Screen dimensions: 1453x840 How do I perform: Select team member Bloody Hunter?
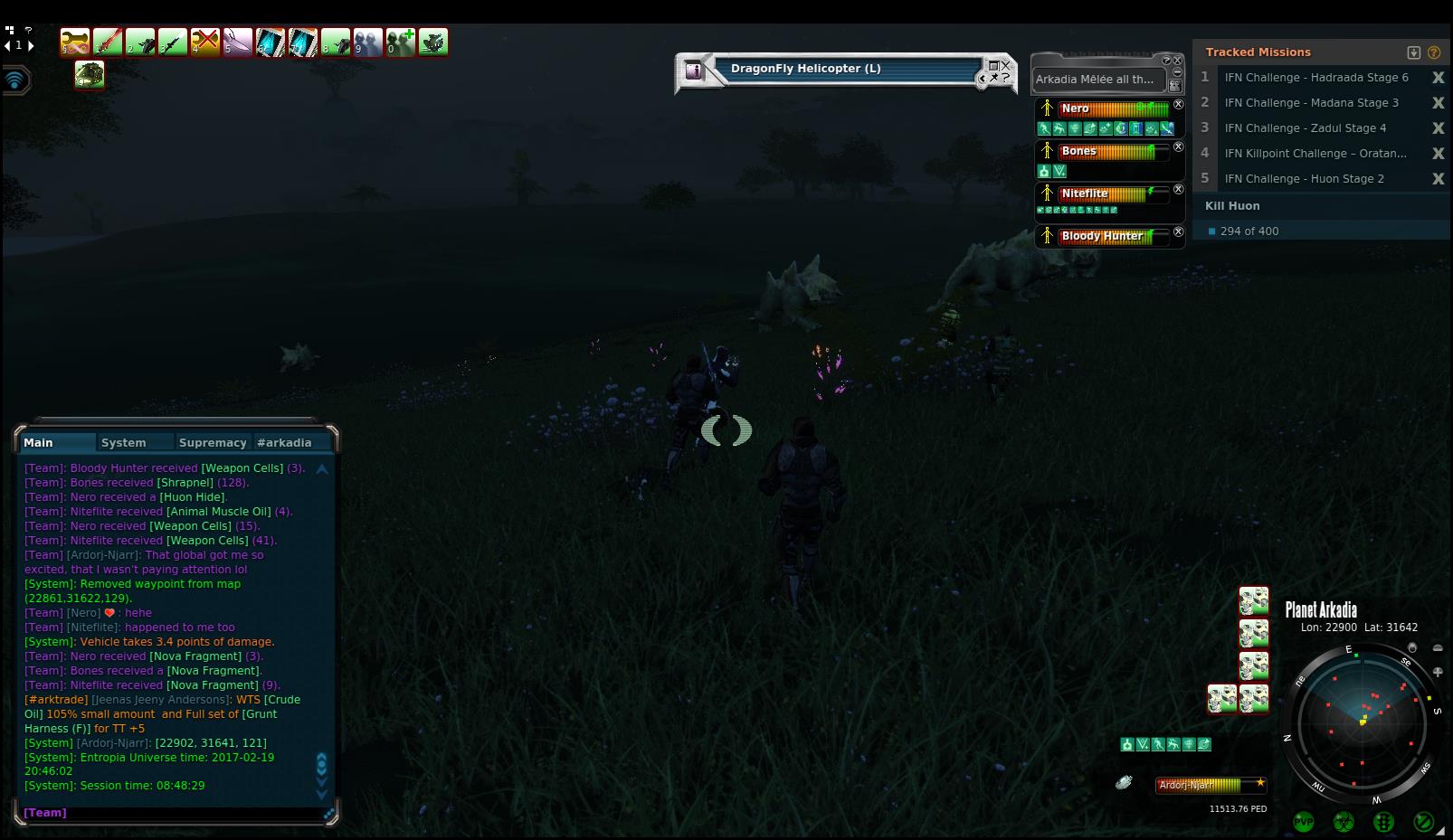tap(1101, 236)
